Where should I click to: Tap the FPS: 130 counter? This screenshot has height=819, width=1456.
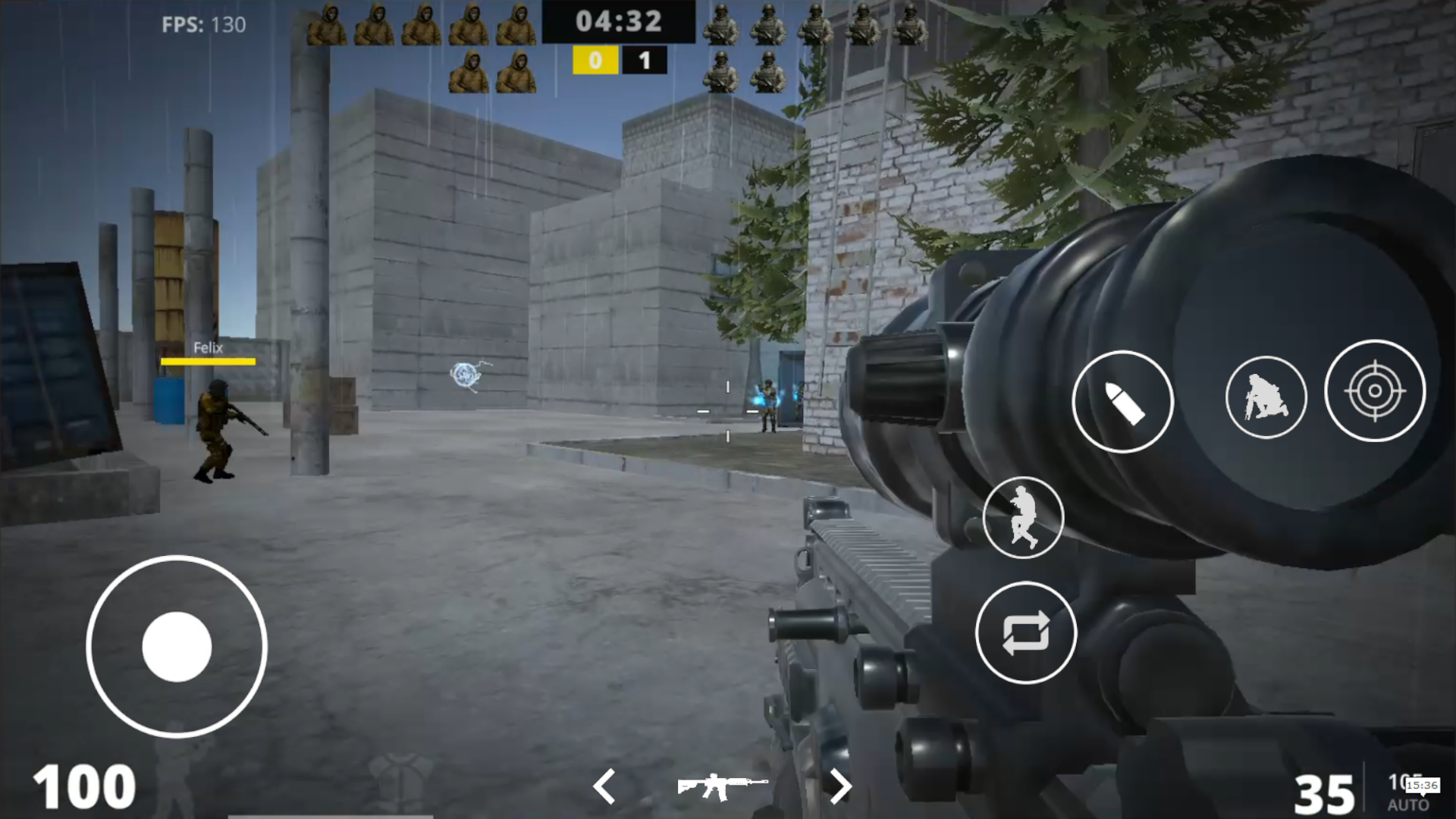pos(202,25)
